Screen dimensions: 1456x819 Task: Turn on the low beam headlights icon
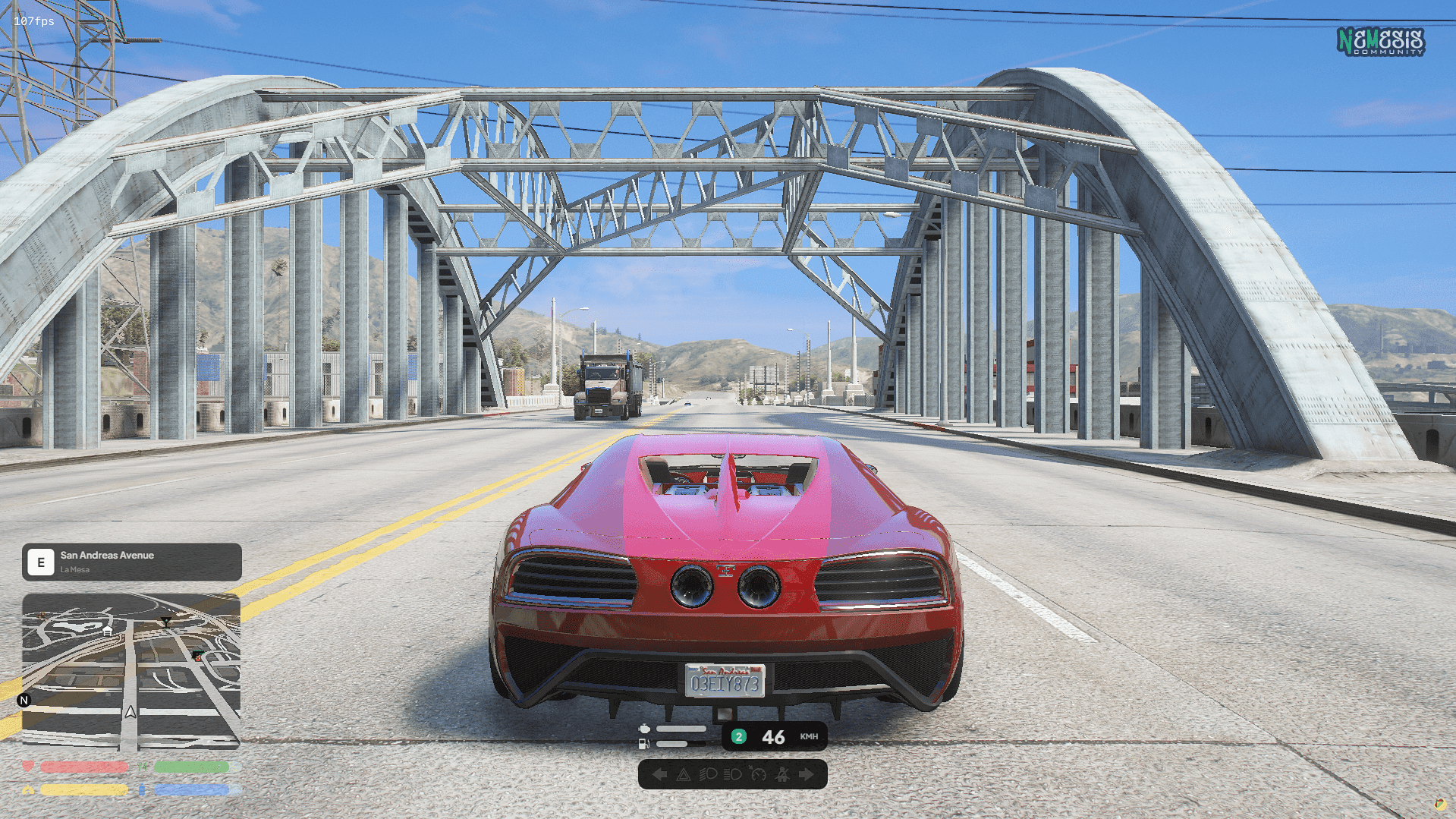pyautogui.click(x=708, y=775)
